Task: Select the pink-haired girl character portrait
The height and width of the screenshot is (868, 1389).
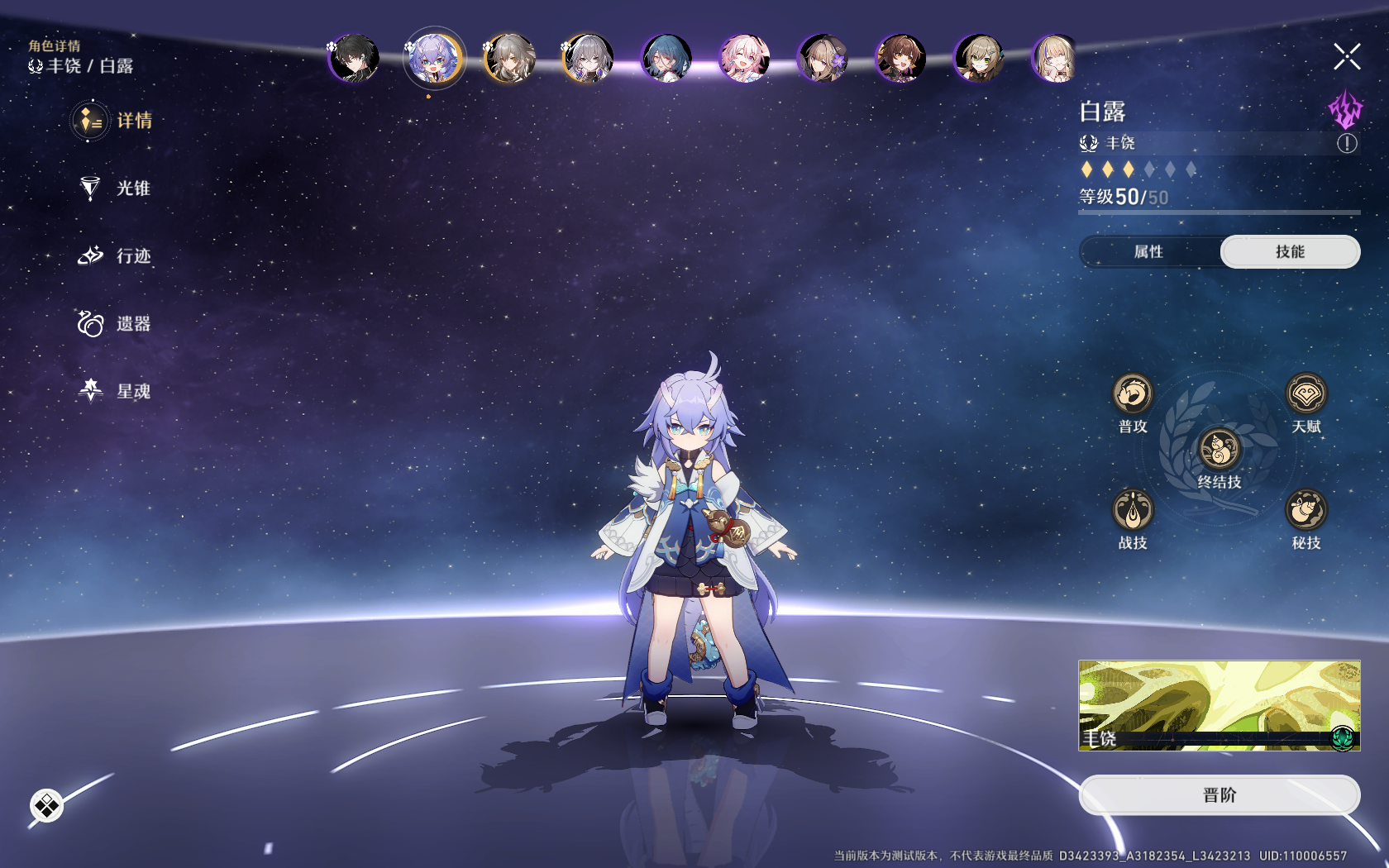Action: [x=745, y=59]
